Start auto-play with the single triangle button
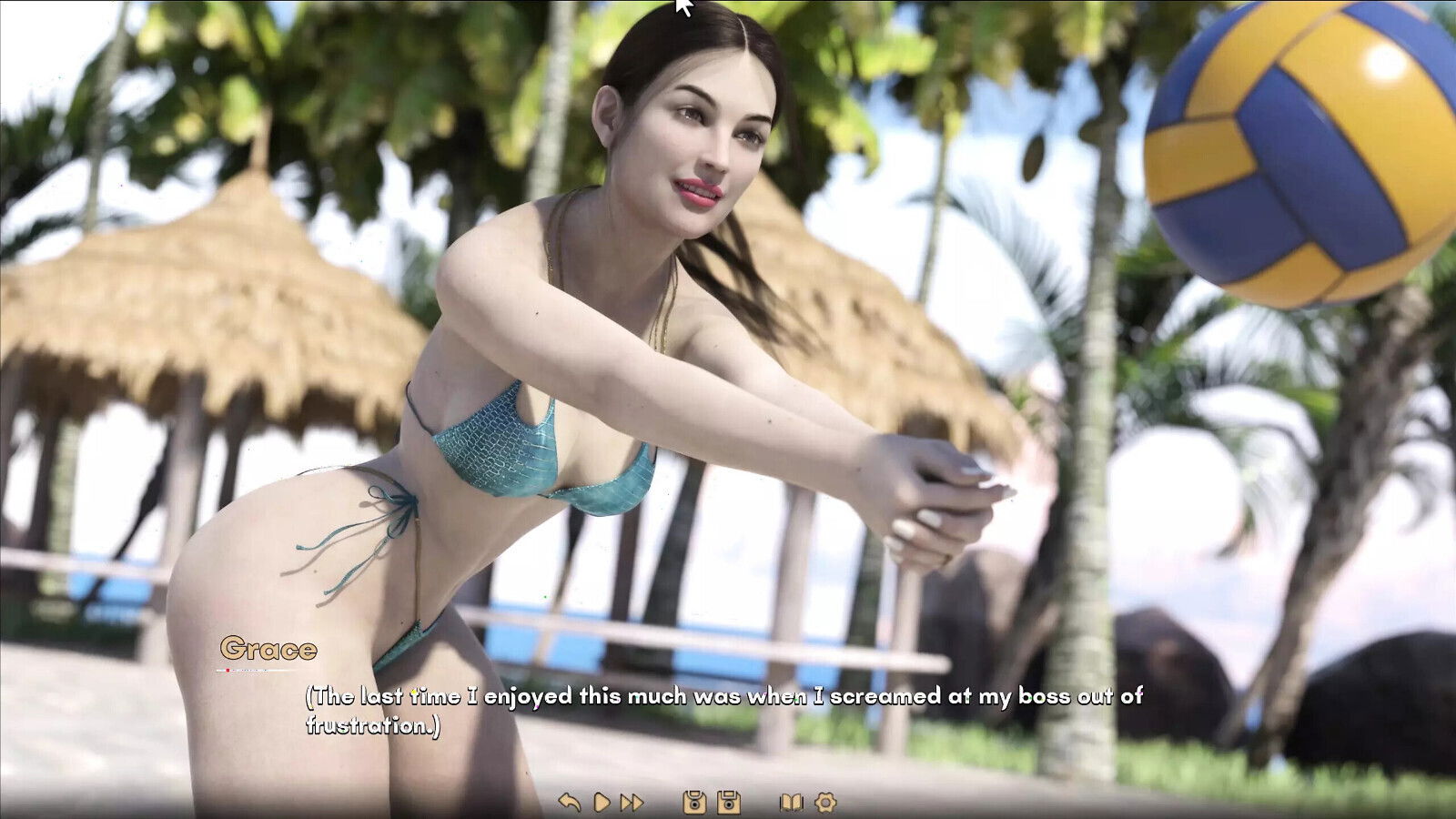Screen dimensions: 1456x819 pos(602,802)
